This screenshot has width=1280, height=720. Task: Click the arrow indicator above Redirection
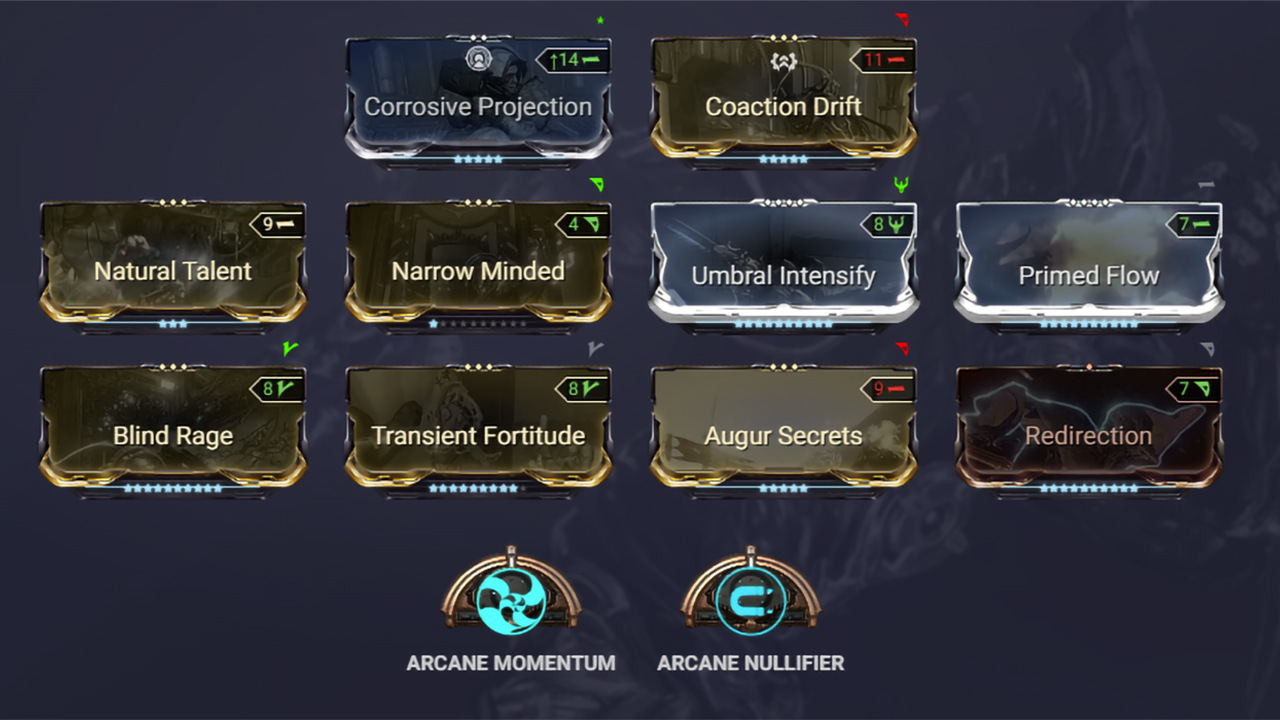(1208, 350)
